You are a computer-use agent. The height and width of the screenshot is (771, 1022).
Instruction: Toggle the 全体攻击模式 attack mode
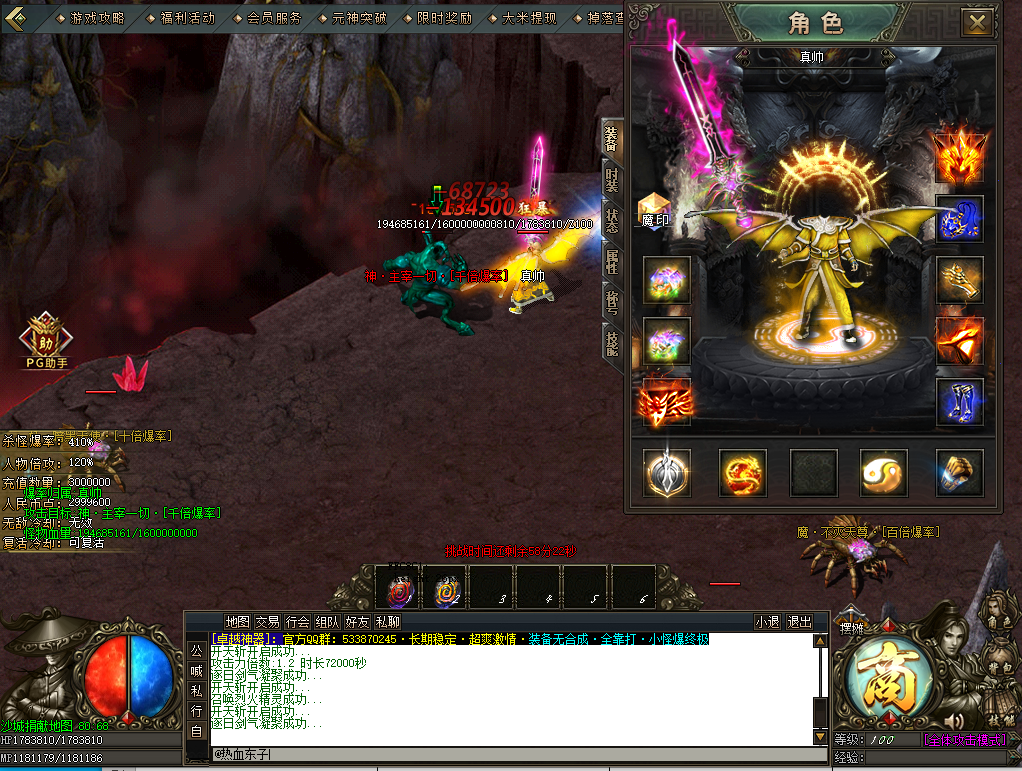(x=964, y=740)
